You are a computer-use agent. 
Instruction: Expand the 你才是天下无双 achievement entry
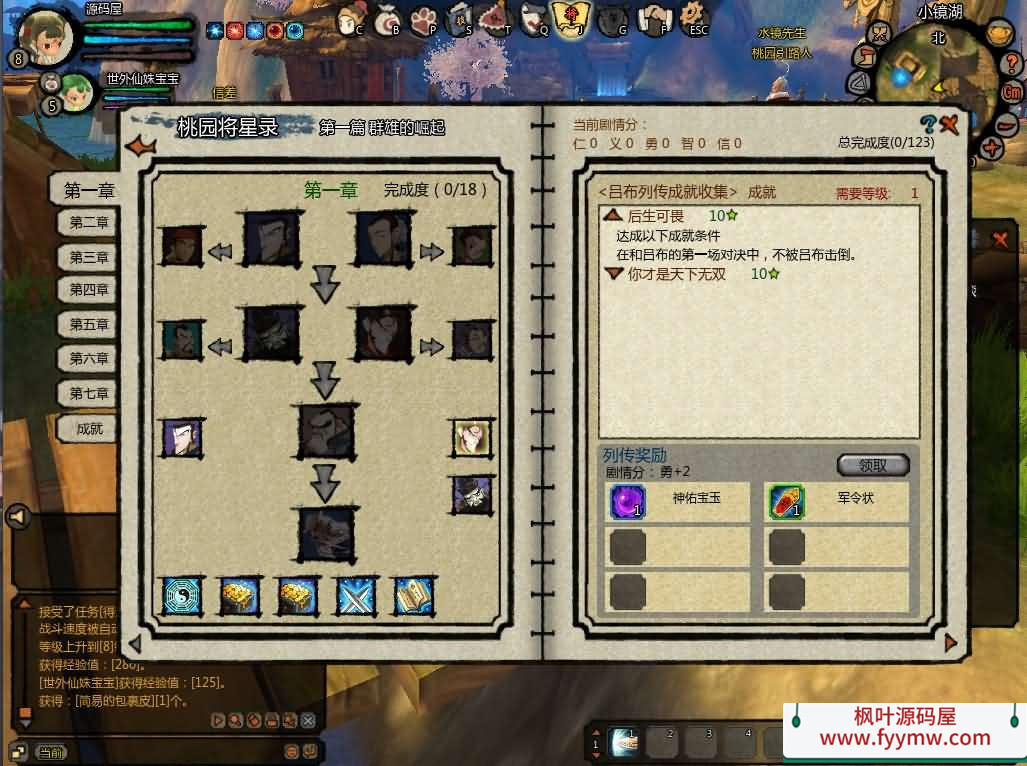point(613,274)
